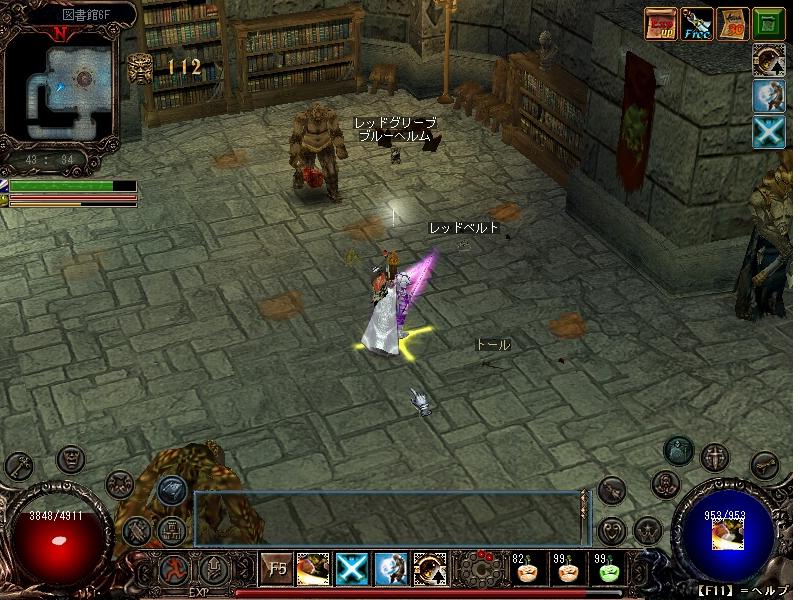800x600 pixels.
Task: Toggle the red running figure button
Action: 174,570
